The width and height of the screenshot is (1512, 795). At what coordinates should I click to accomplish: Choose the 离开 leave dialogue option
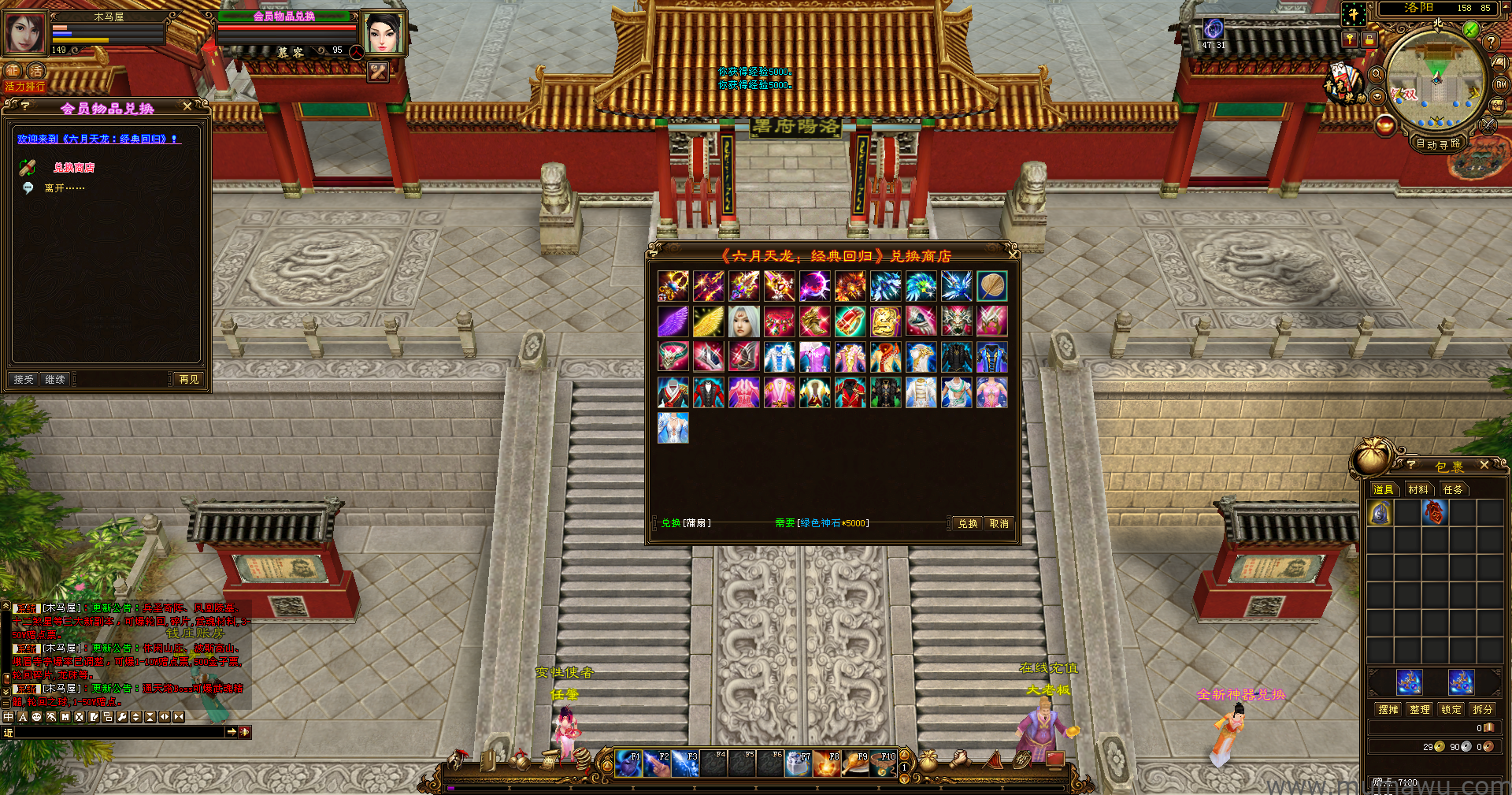[x=64, y=188]
